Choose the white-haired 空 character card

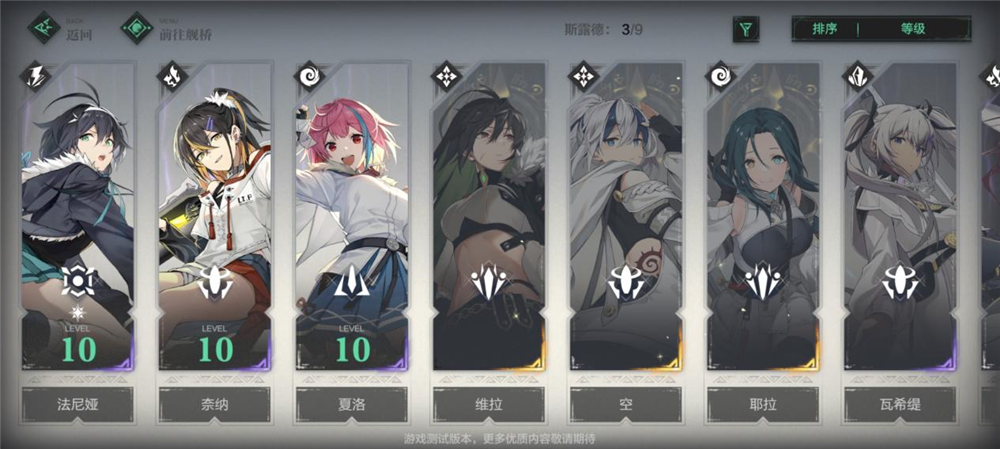point(625,220)
